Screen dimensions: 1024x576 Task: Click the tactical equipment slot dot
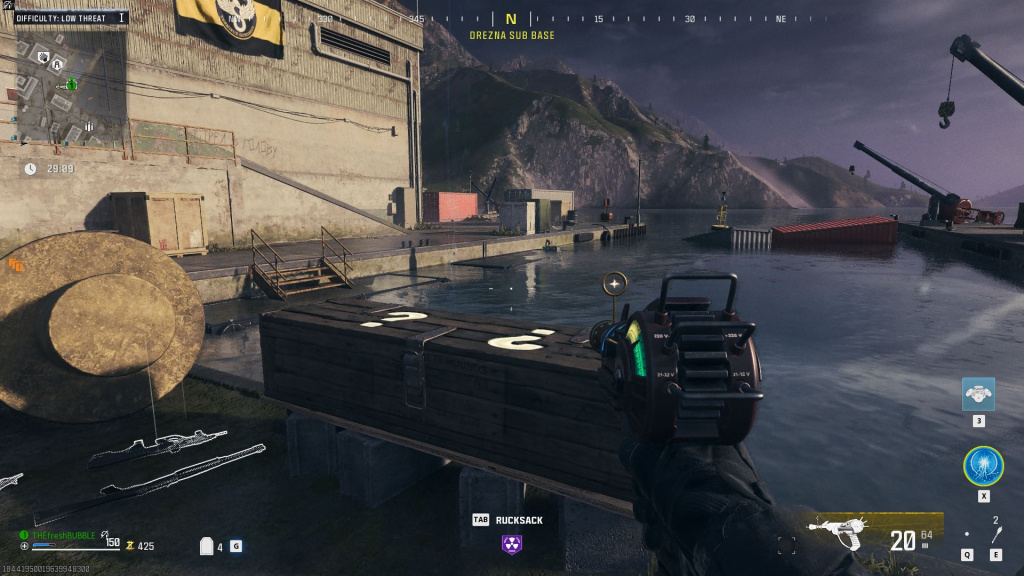coord(967,535)
